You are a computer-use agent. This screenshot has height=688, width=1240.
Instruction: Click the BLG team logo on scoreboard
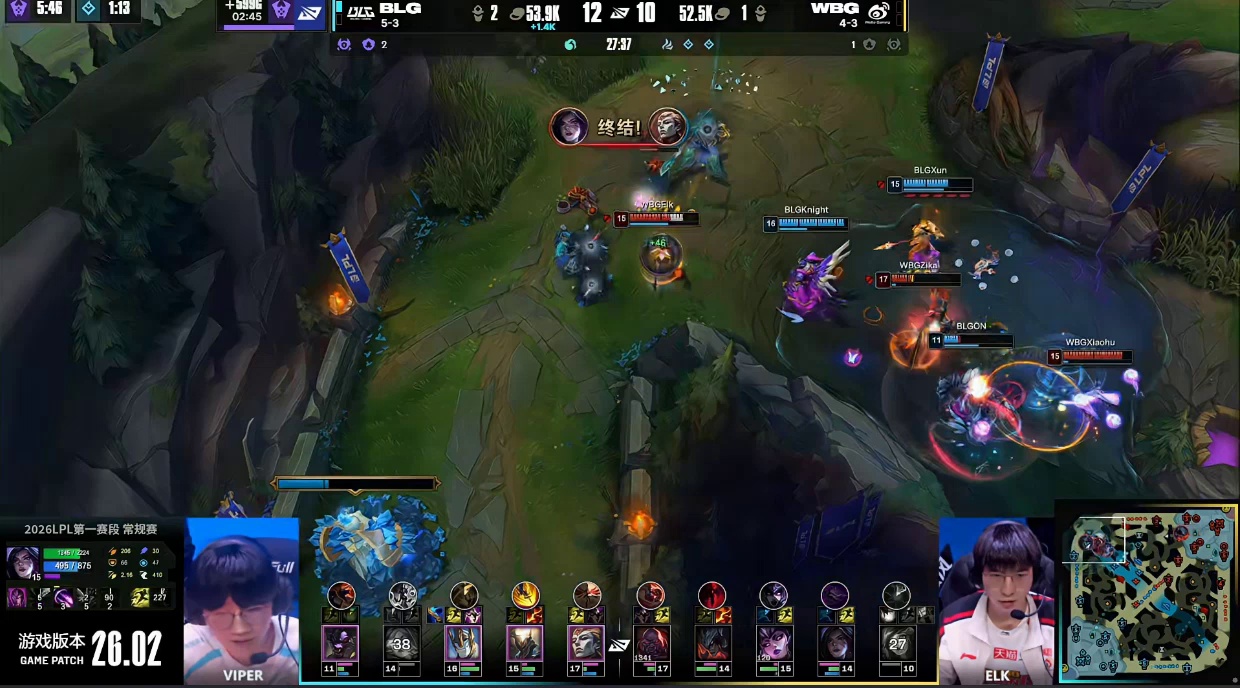360,11
